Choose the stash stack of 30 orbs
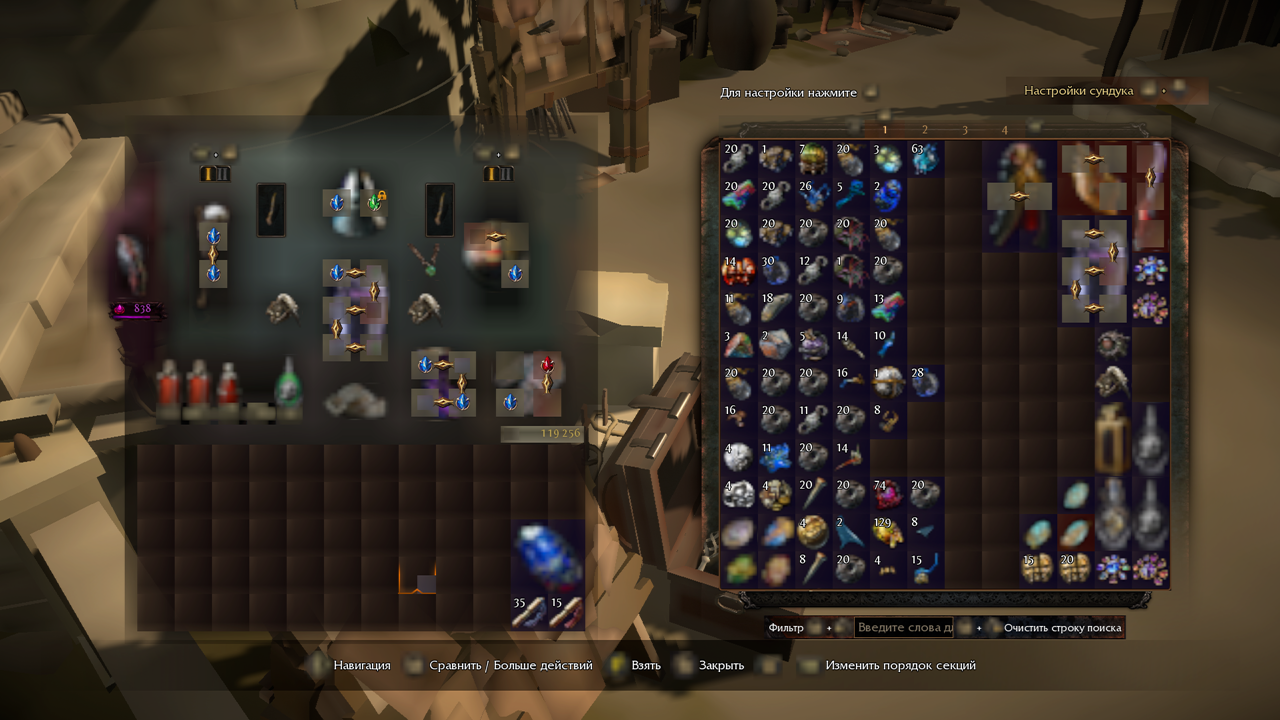Viewport: 1280px width, 720px height. pos(775,270)
